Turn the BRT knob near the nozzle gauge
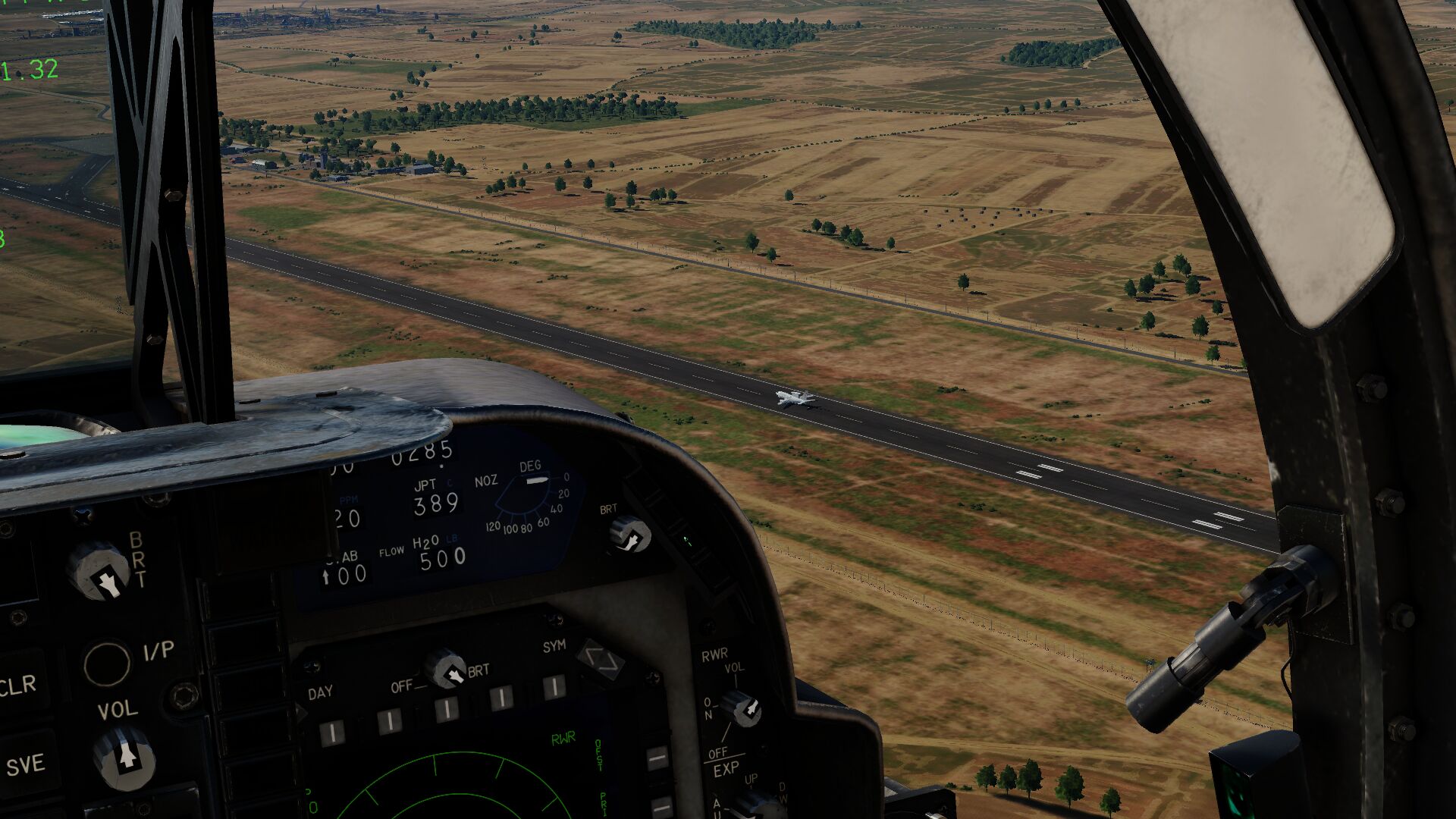 [x=630, y=535]
